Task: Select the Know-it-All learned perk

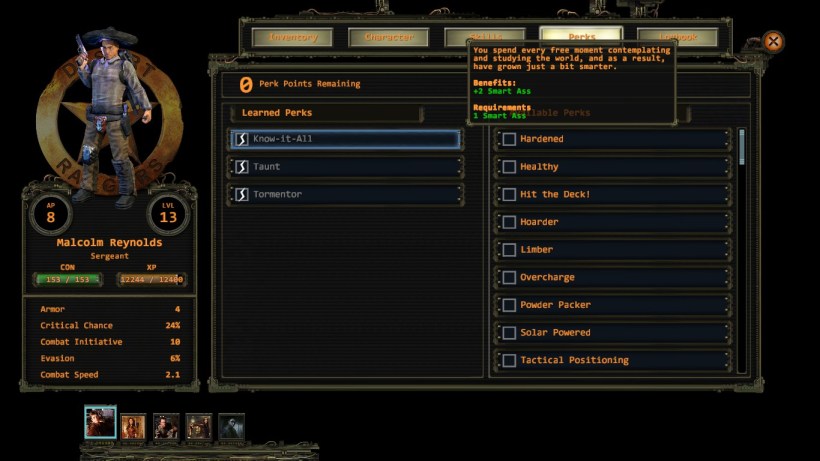Action: click(x=346, y=139)
